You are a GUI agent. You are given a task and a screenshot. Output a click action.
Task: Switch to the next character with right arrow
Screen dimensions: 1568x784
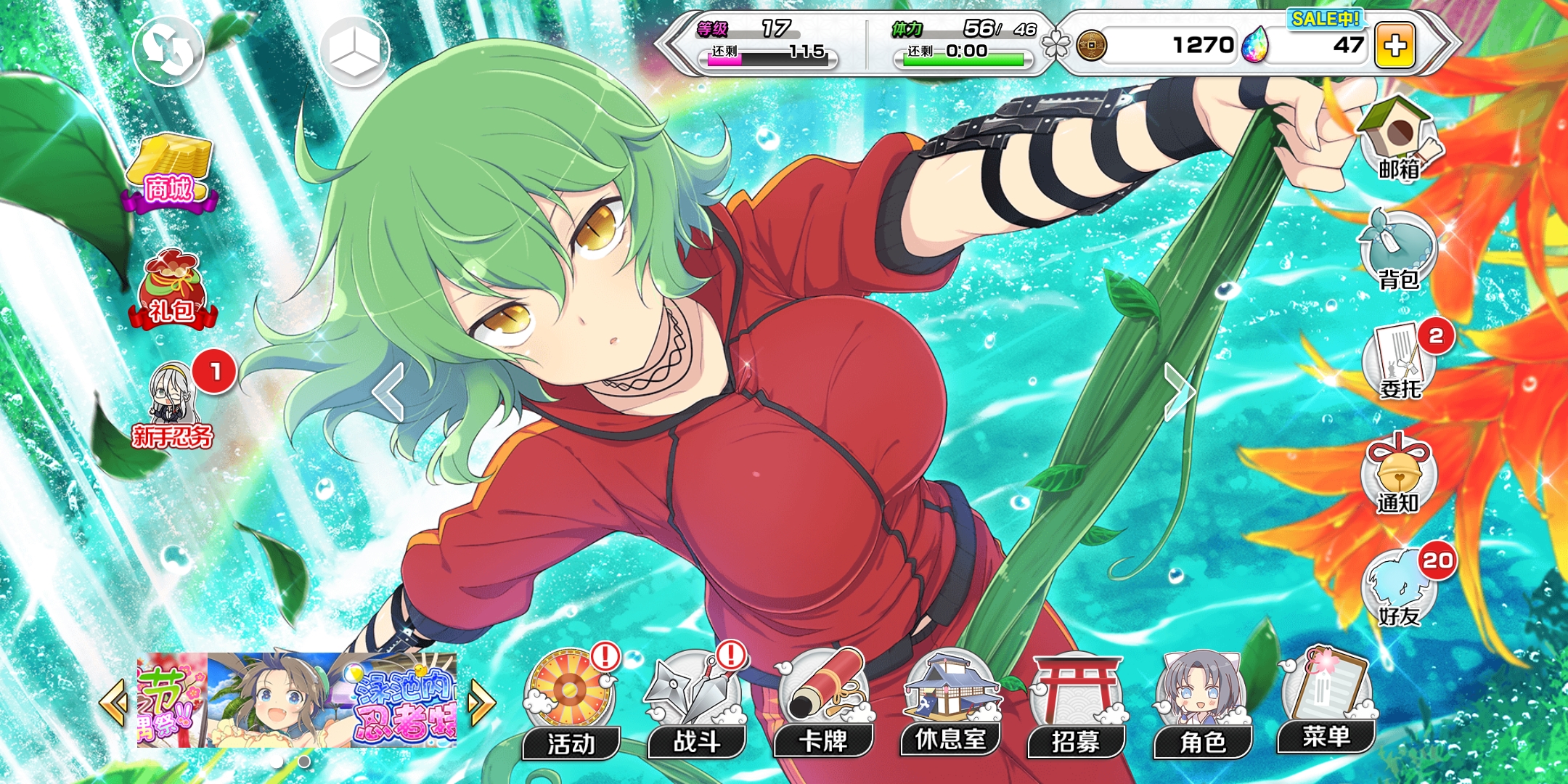pyautogui.click(x=1178, y=392)
